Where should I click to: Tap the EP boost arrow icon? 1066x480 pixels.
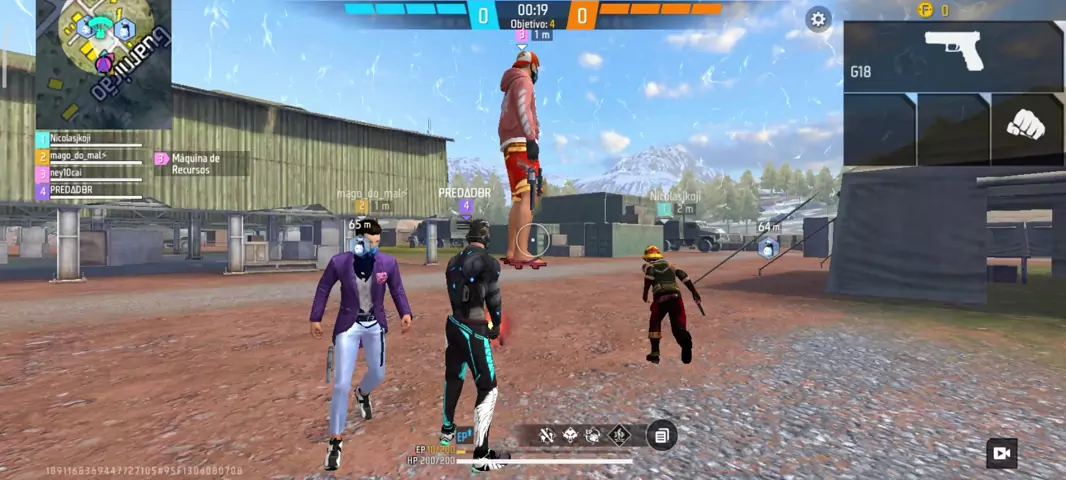(465, 436)
